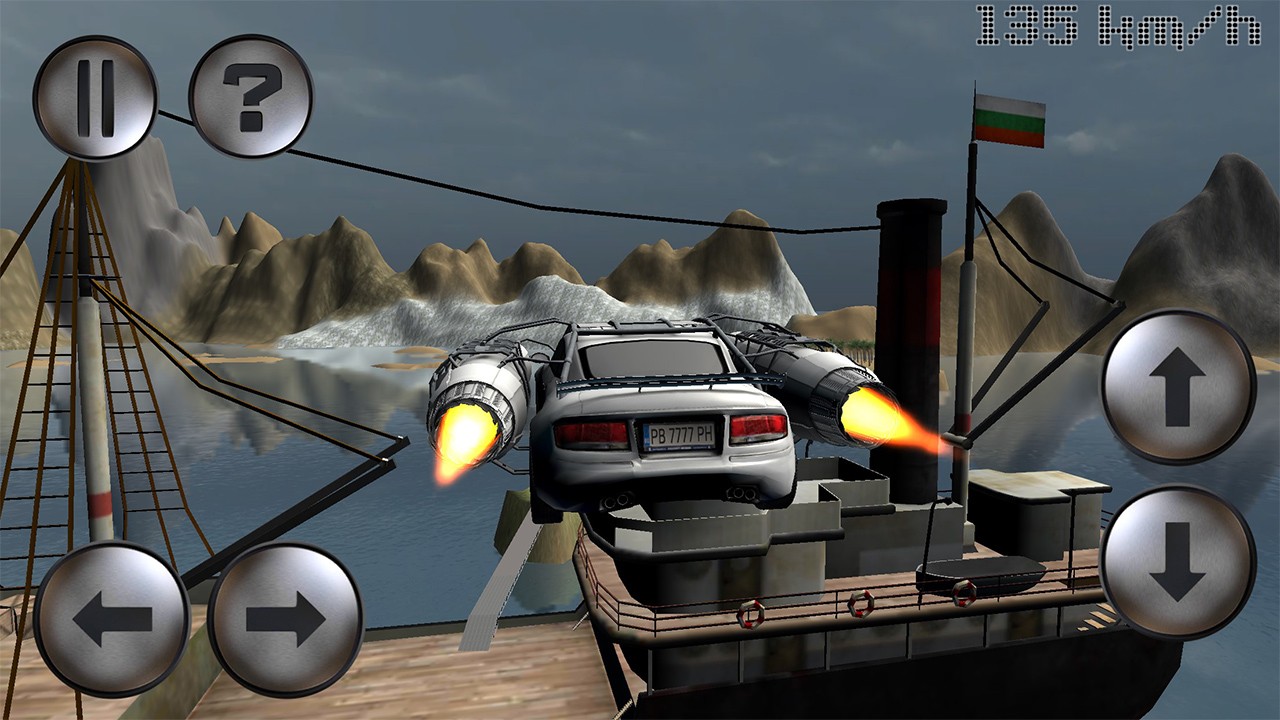Steer right with the right arrow button
1280x720 pixels.
pyautogui.click(x=285, y=619)
